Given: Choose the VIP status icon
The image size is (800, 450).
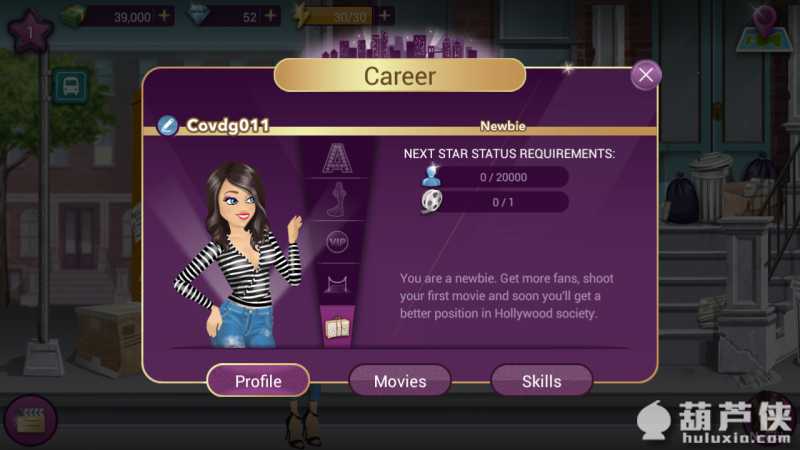Looking at the screenshot, I should click(338, 241).
